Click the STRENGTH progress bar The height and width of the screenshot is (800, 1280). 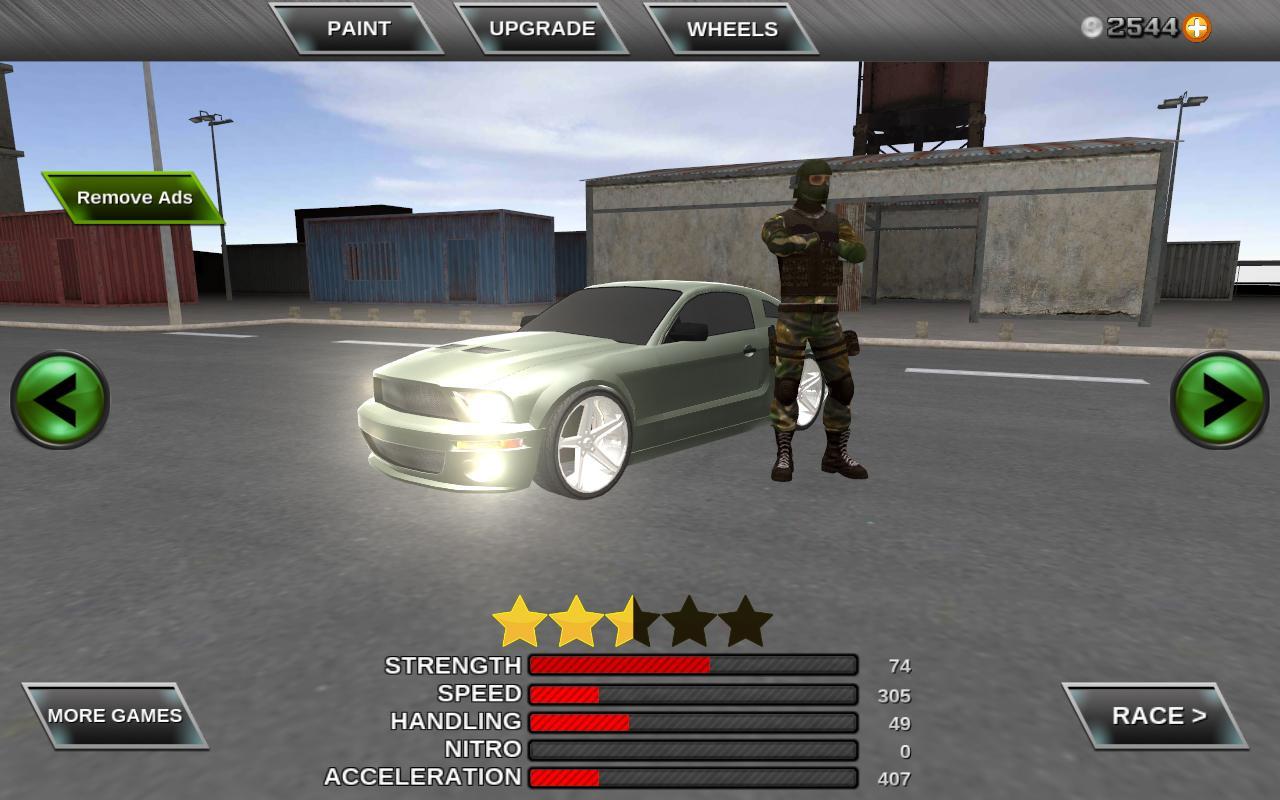[693, 666]
